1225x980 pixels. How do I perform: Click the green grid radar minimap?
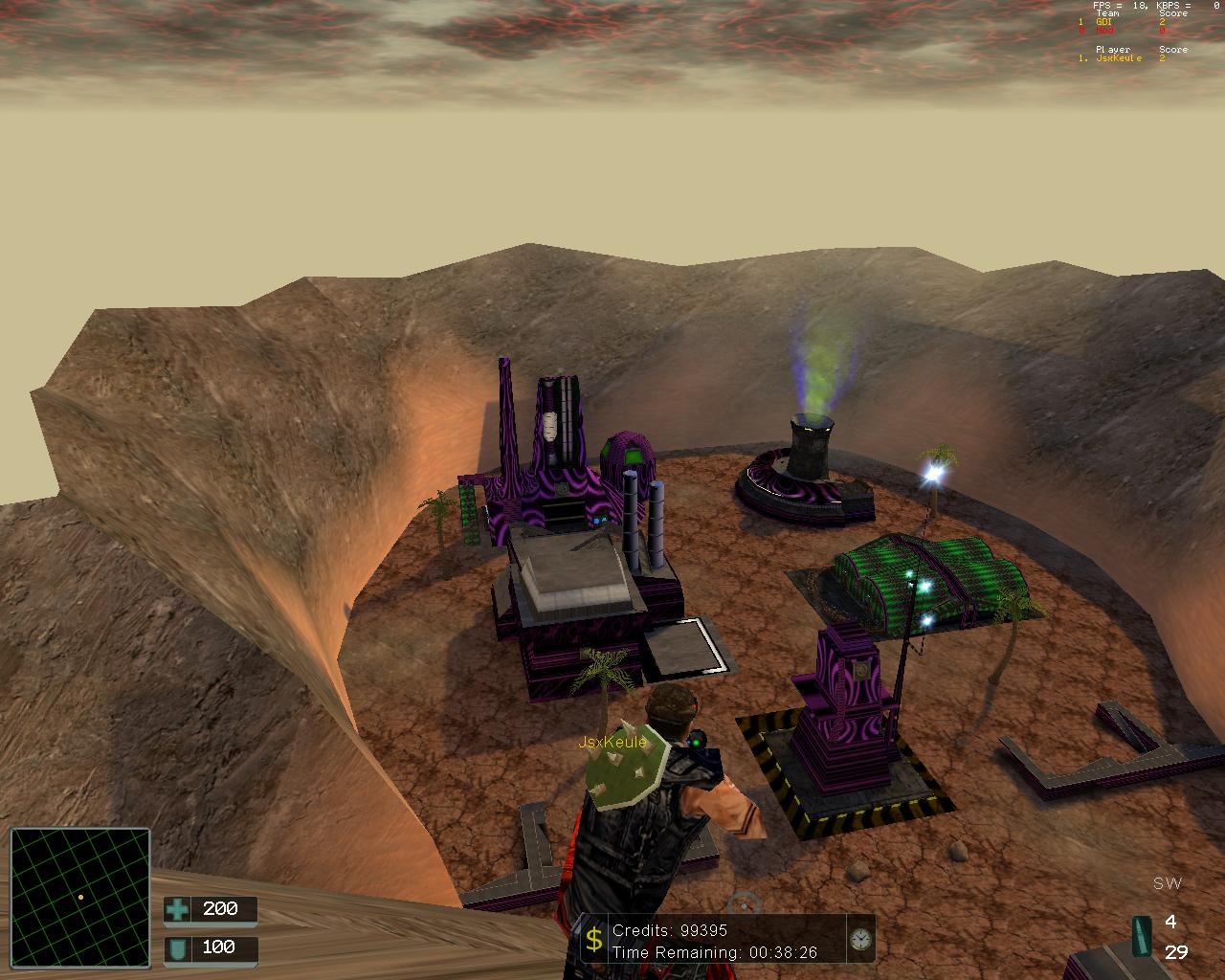click(x=80, y=897)
